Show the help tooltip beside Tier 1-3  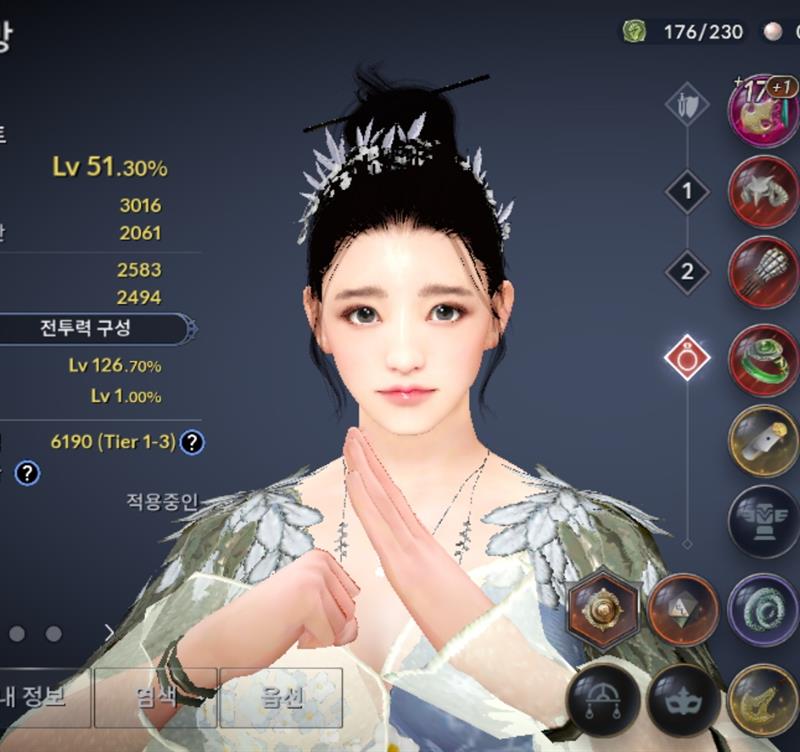click(x=192, y=442)
